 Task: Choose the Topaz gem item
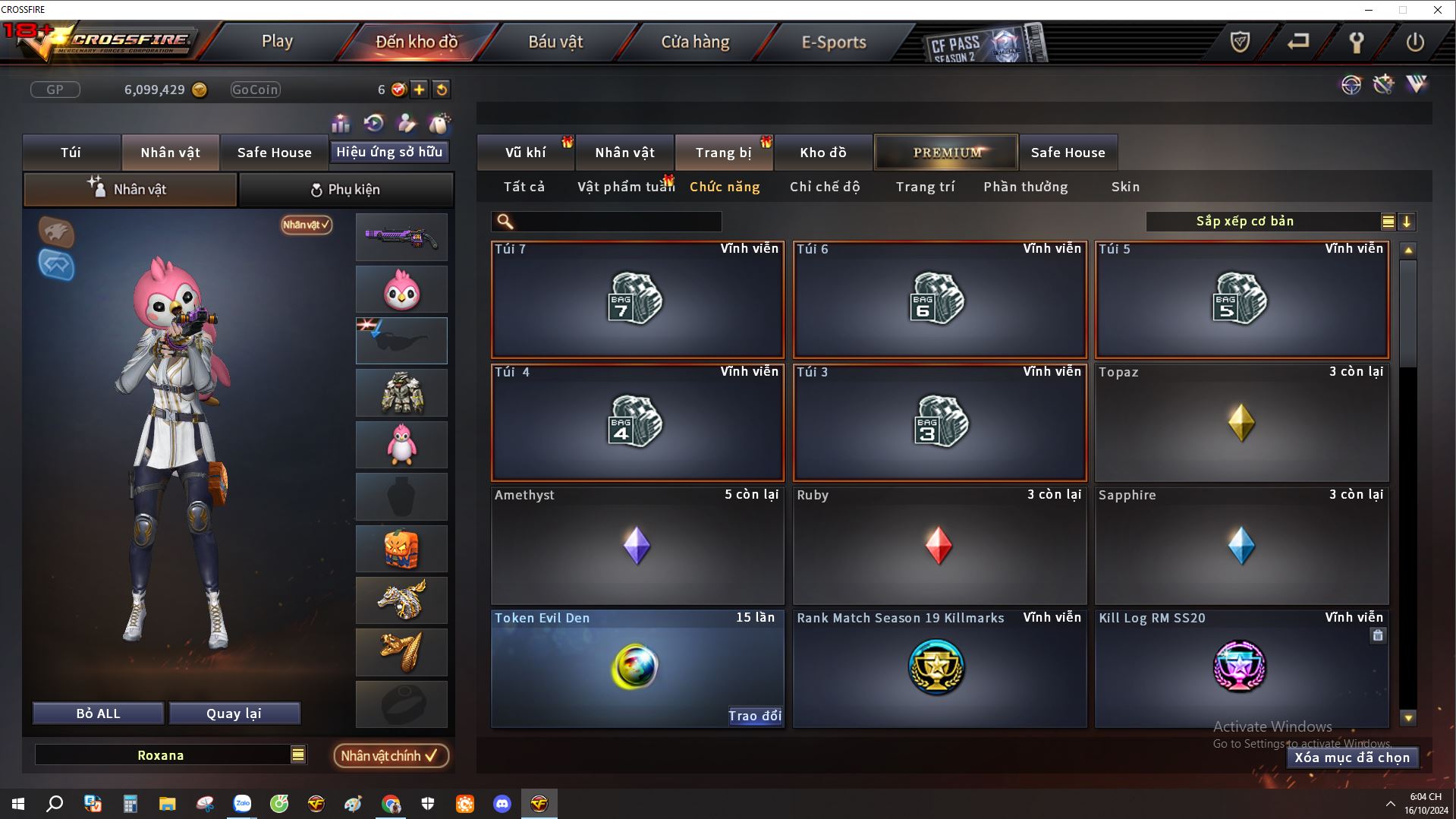[1241, 423]
